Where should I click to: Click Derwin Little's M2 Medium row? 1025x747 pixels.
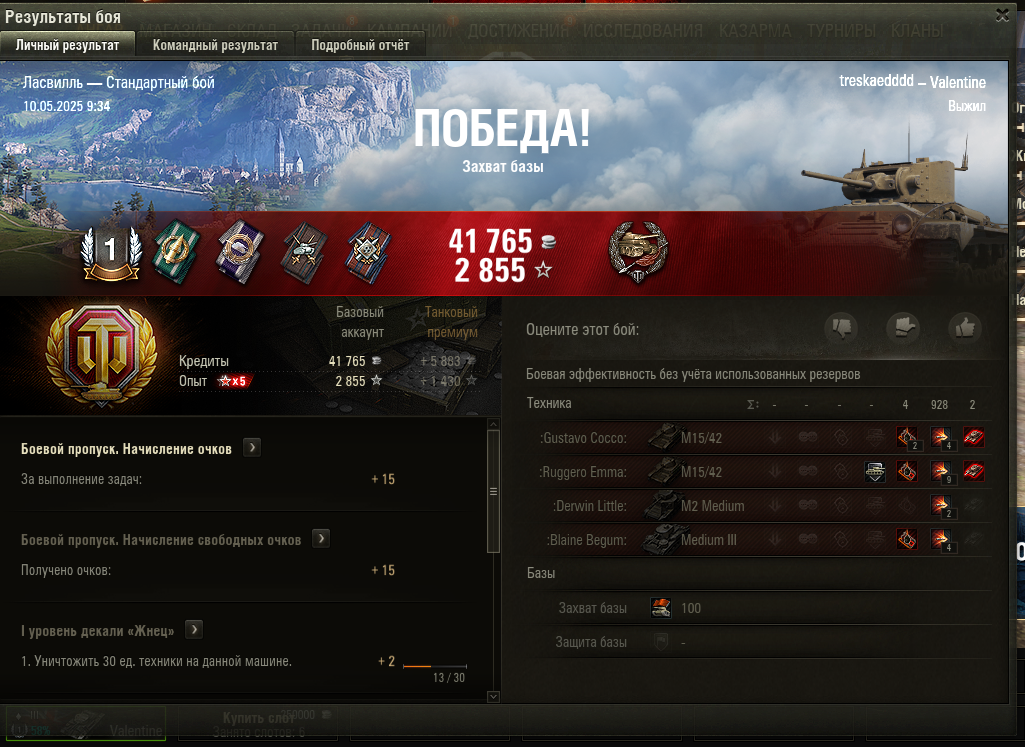point(690,506)
